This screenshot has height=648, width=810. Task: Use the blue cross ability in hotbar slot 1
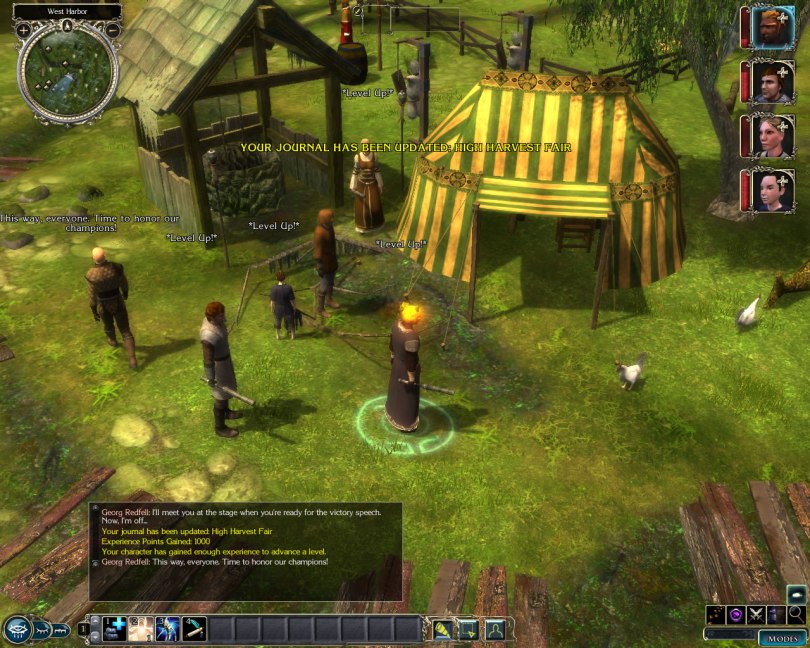coord(117,628)
